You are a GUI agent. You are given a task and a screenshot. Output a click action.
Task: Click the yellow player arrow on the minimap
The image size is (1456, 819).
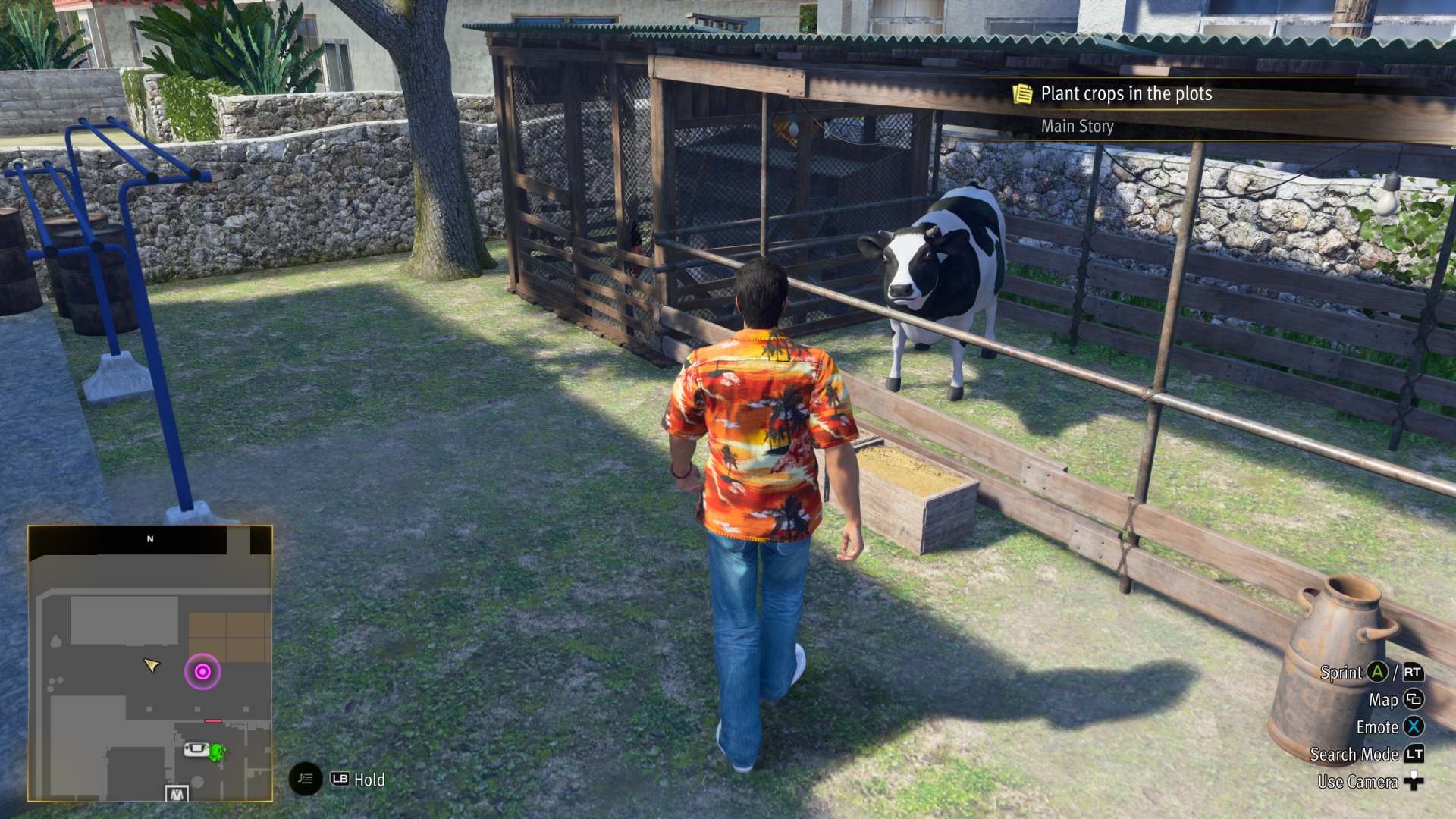[152, 665]
